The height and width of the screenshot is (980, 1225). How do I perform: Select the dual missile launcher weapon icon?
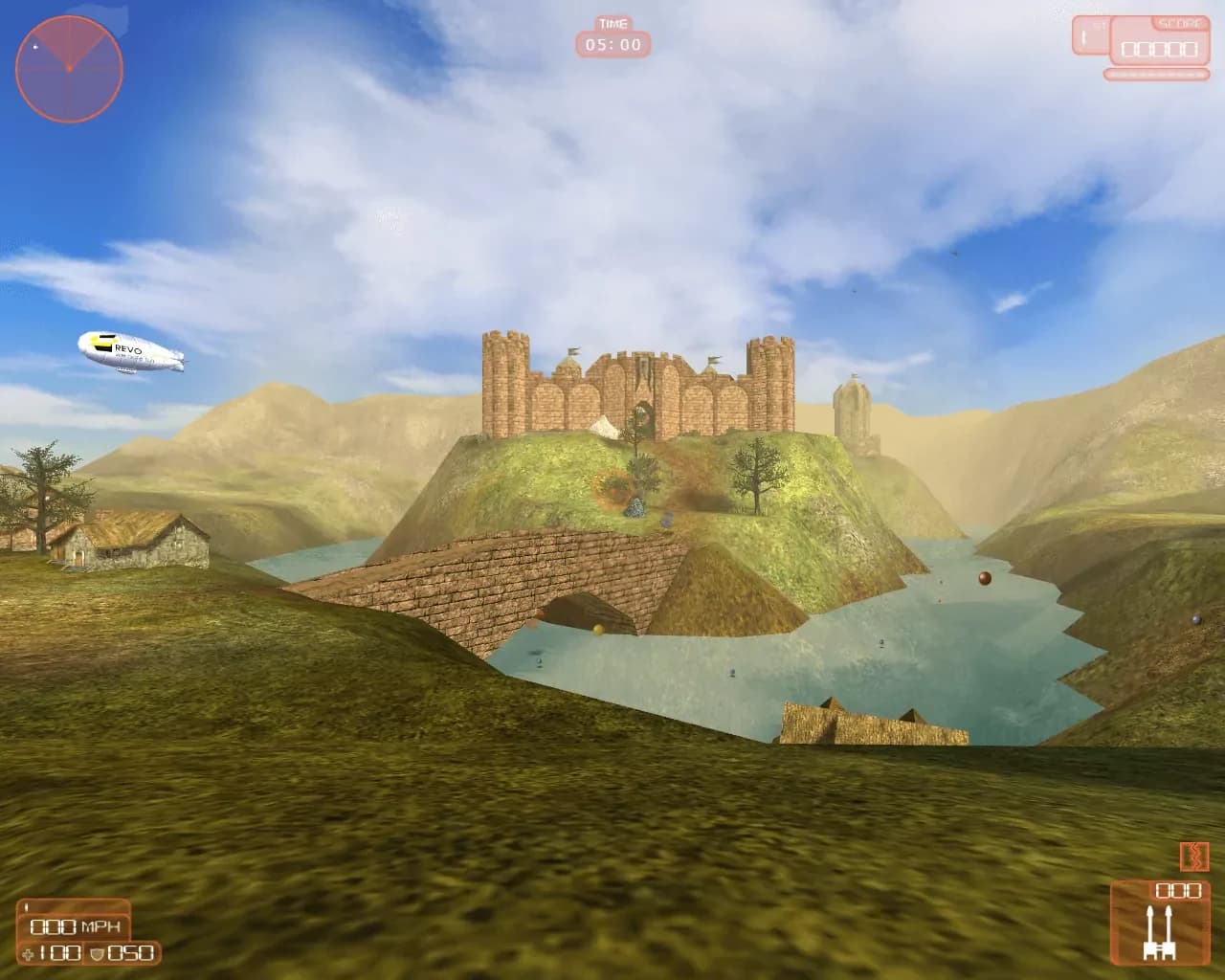1160,936
